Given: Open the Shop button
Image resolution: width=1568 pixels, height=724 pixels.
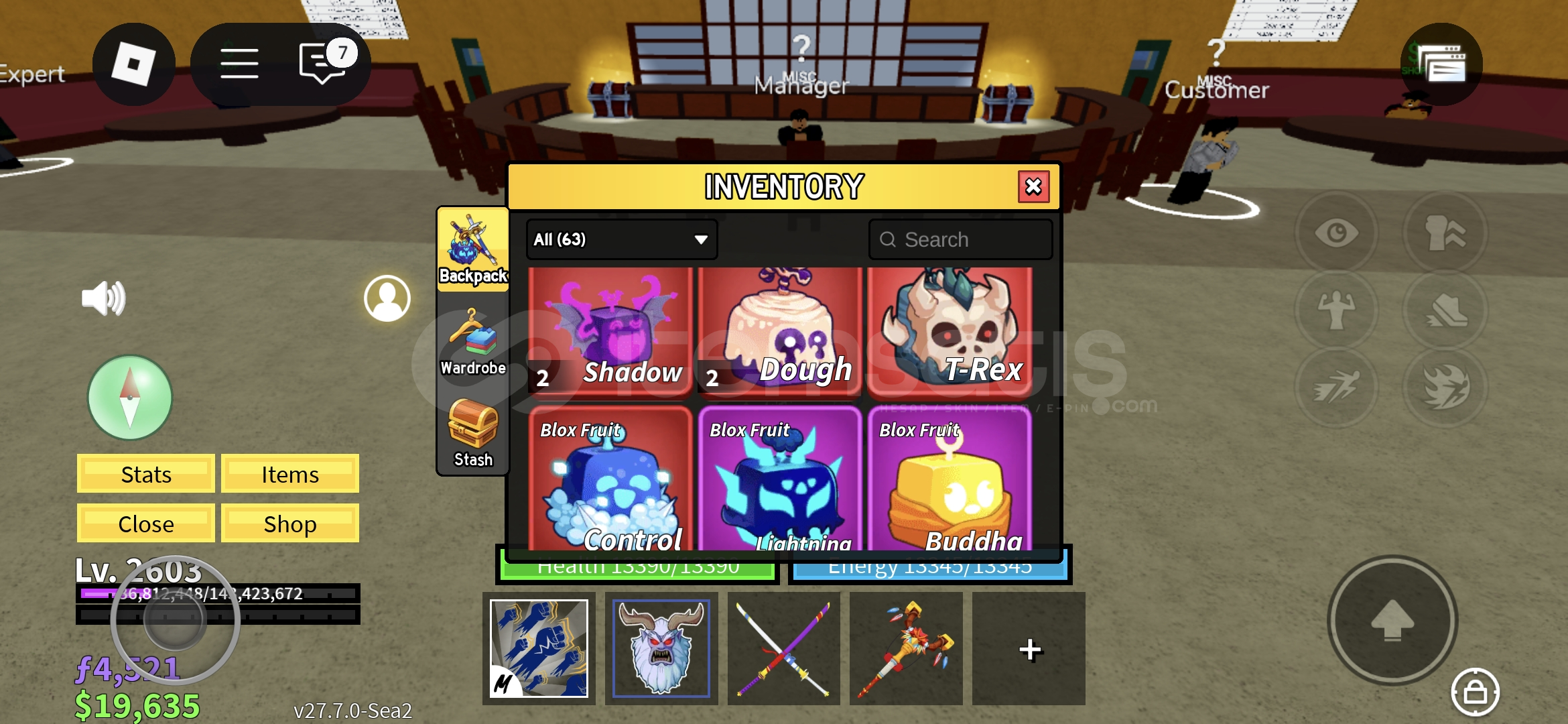Looking at the screenshot, I should pyautogui.click(x=289, y=524).
